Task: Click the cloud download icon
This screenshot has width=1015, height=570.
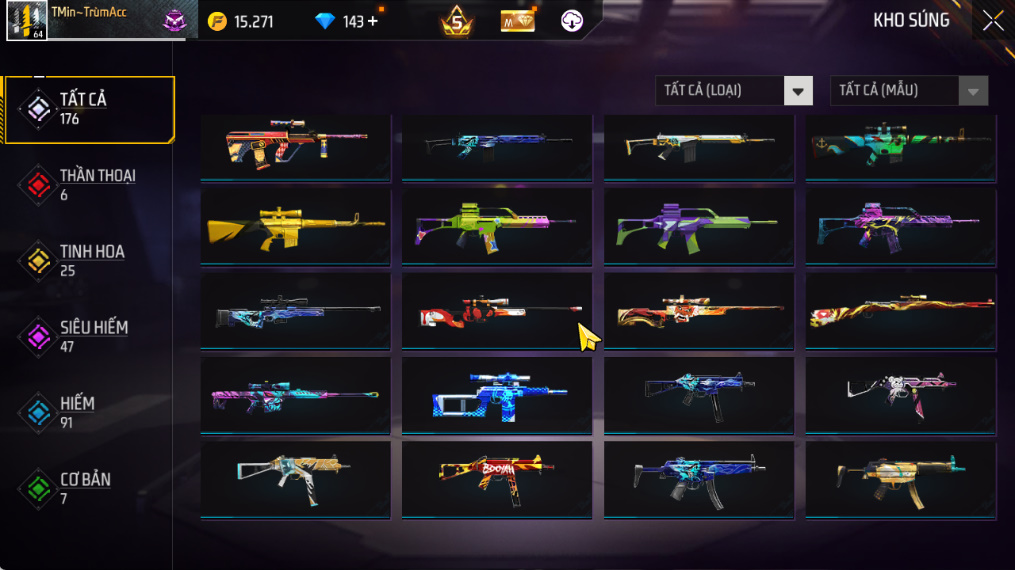Action: pos(571,21)
